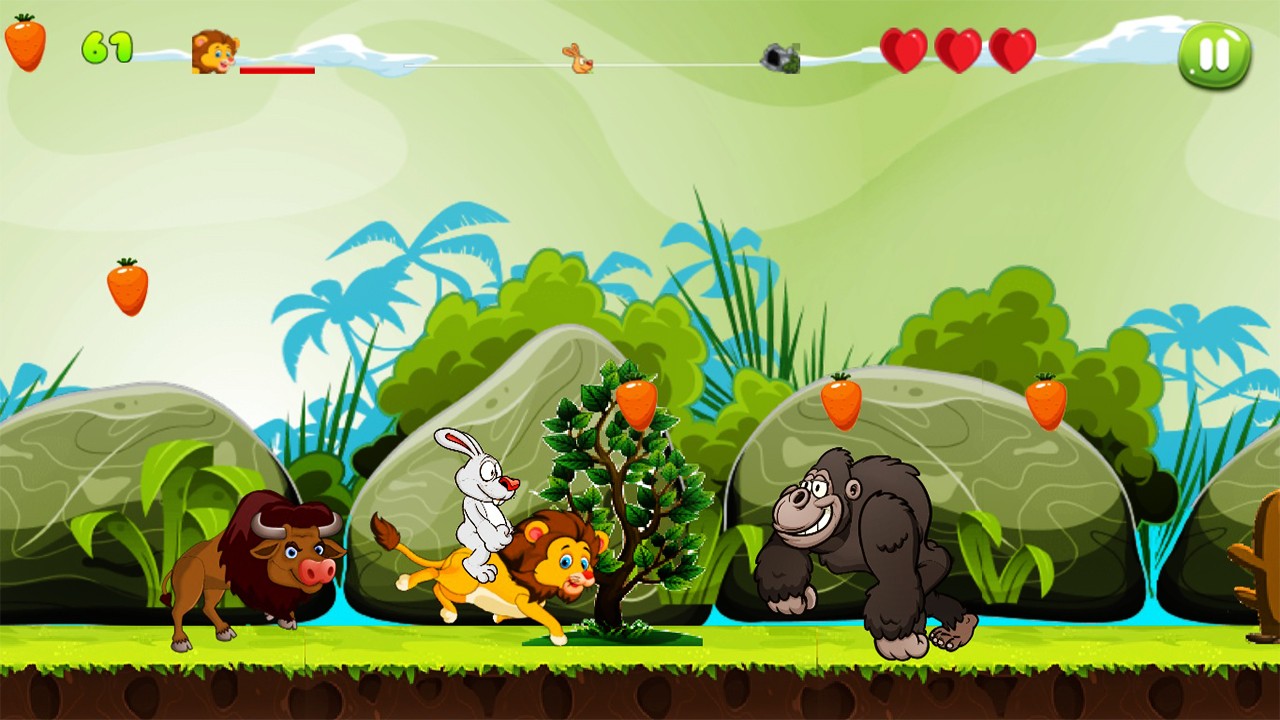Pause the game with the green button
The height and width of the screenshot is (720, 1280).
click(x=1214, y=55)
